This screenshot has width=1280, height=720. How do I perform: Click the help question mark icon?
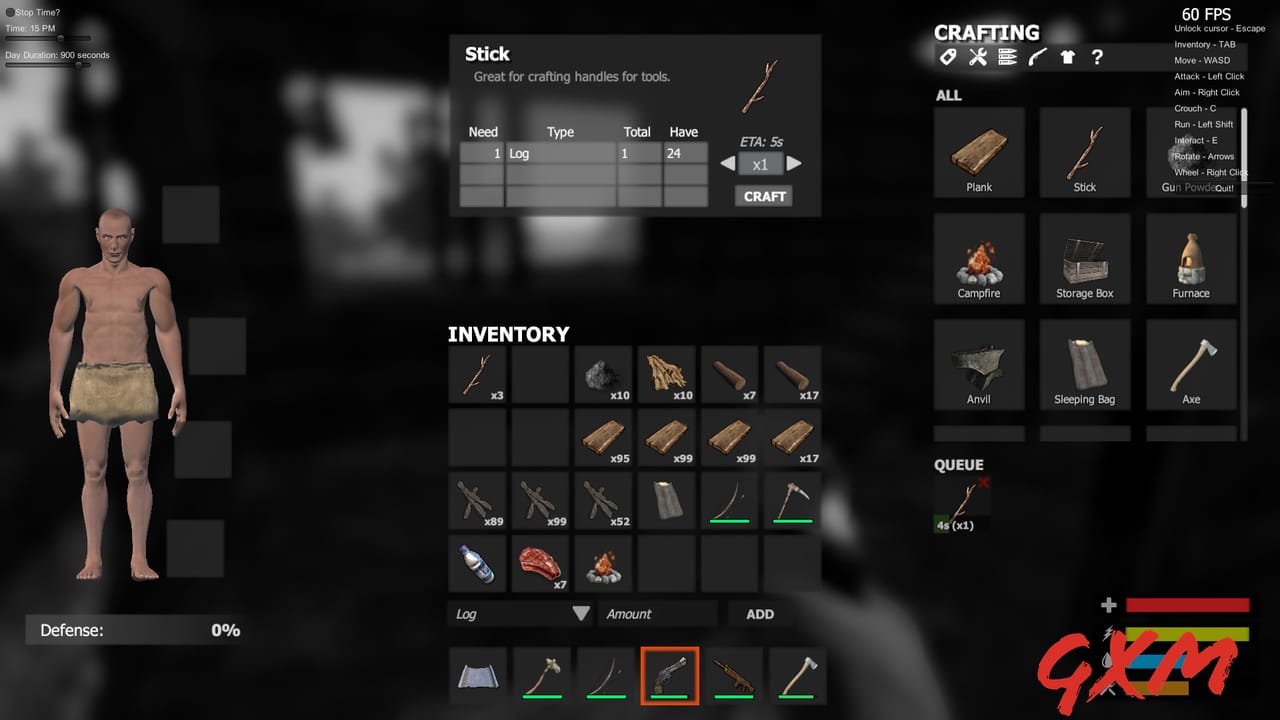[1097, 57]
